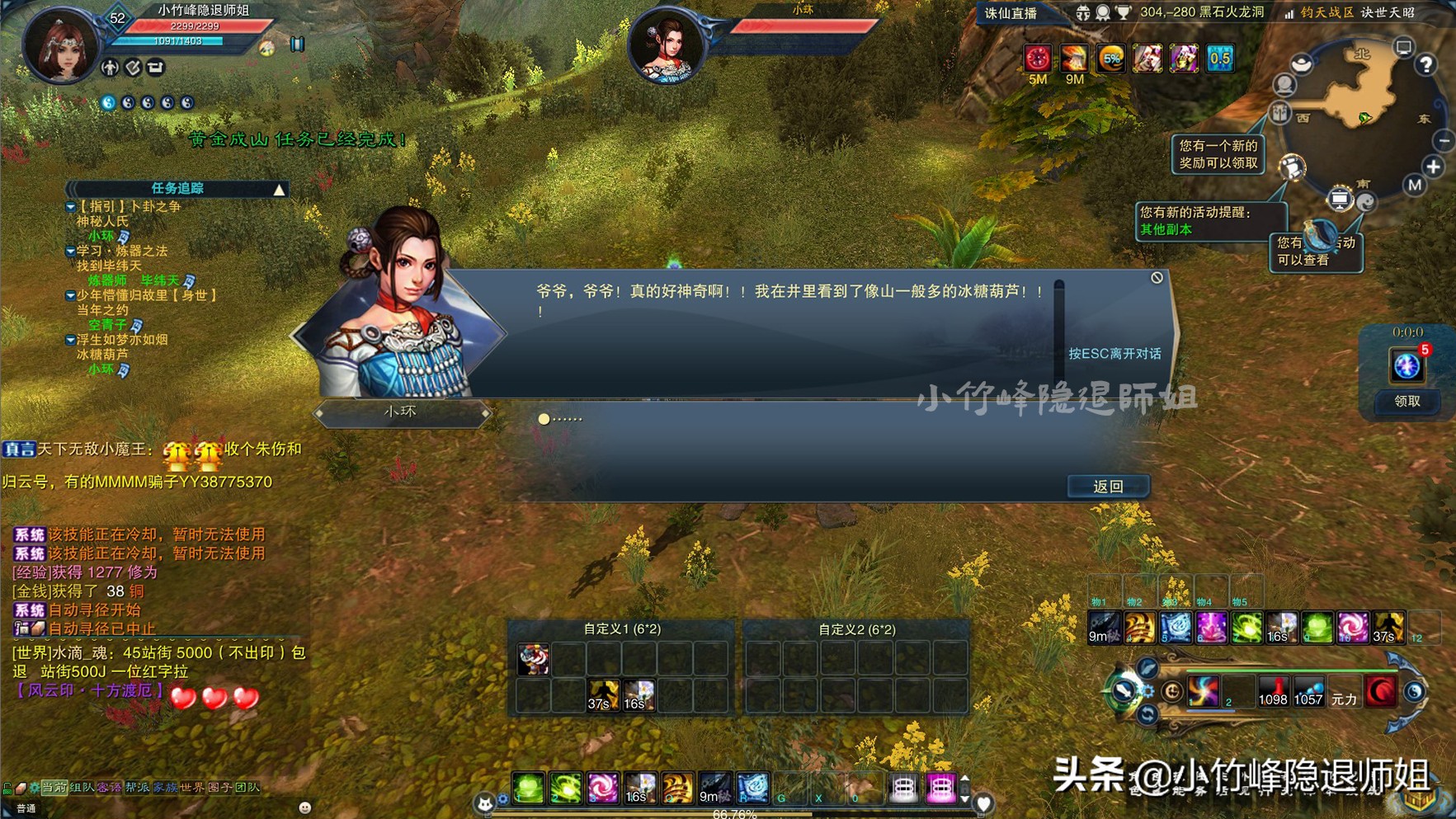
Task: Click the 返回 button in the dialogue window
Action: (x=1107, y=486)
